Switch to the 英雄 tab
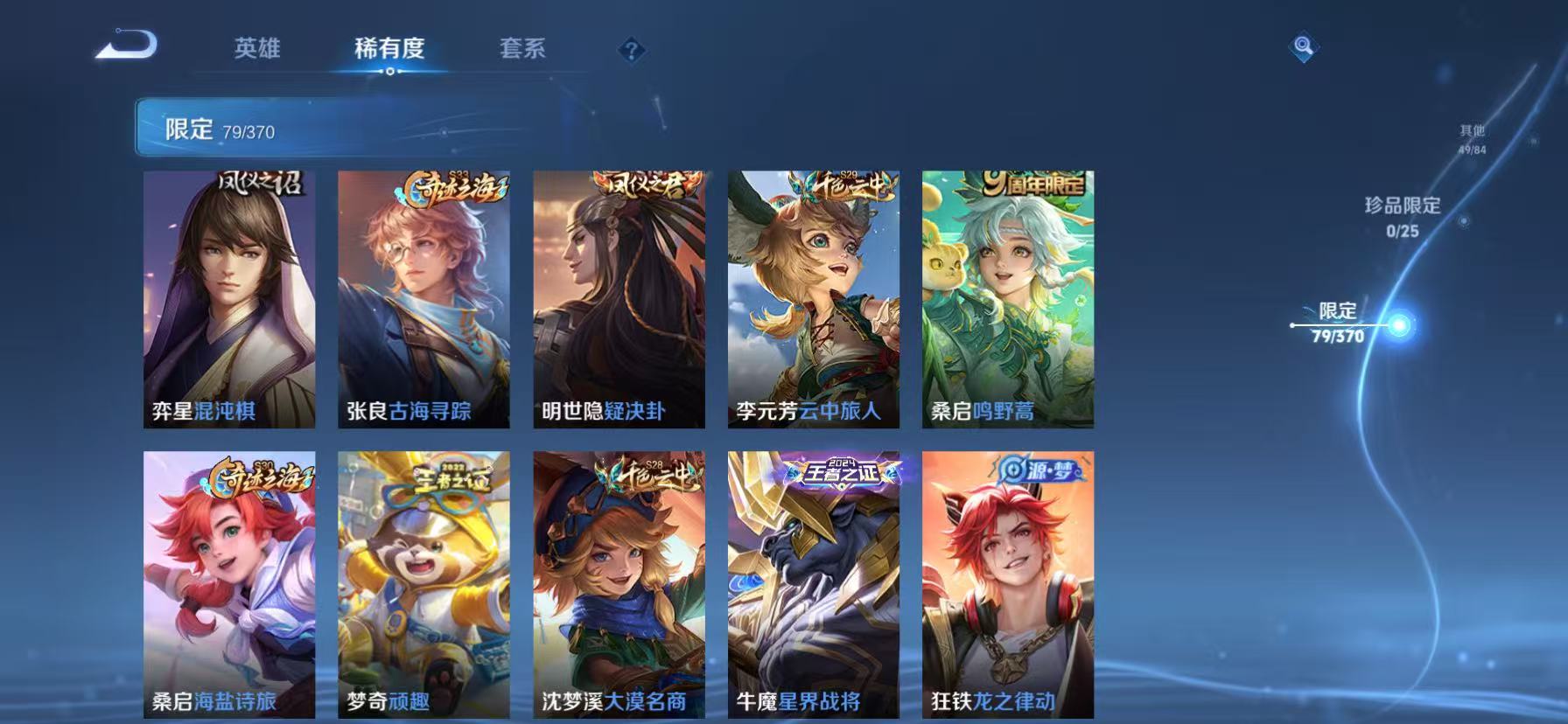Screen dimensions: 1568x724 [257, 50]
